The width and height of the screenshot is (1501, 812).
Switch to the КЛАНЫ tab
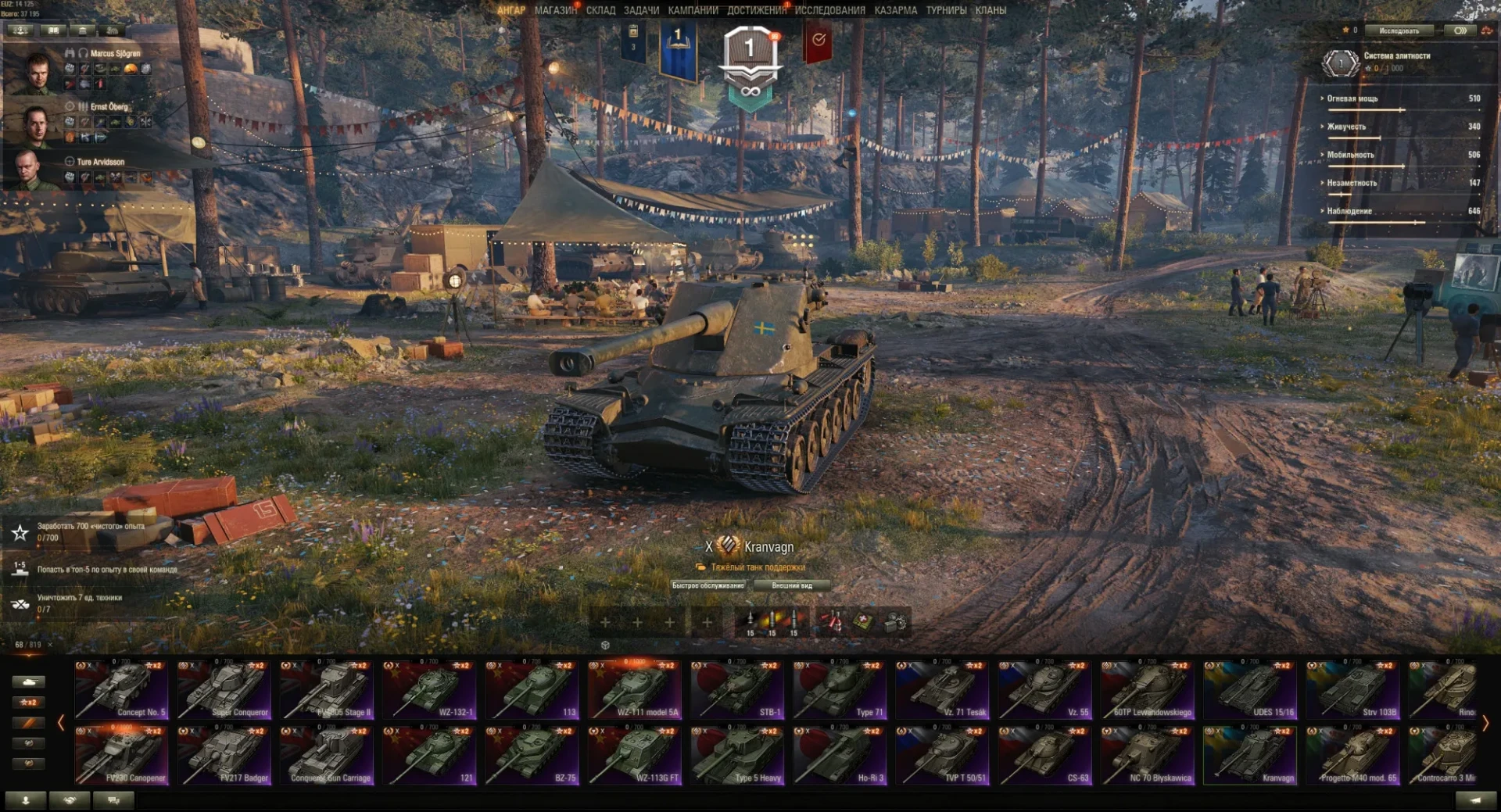click(991, 10)
